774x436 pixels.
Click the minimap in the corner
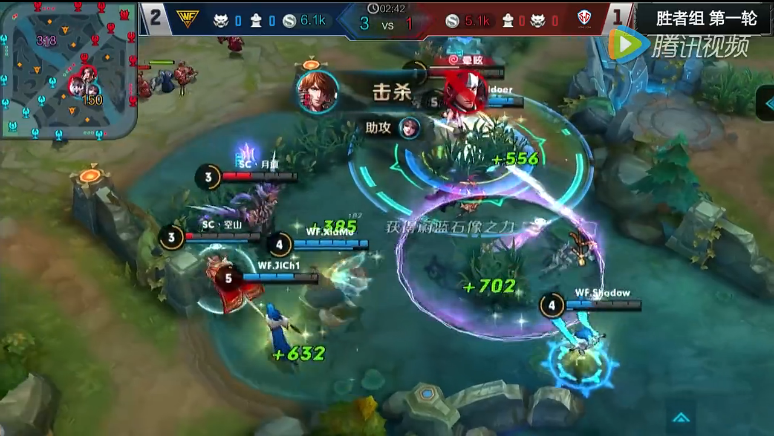click(x=67, y=72)
